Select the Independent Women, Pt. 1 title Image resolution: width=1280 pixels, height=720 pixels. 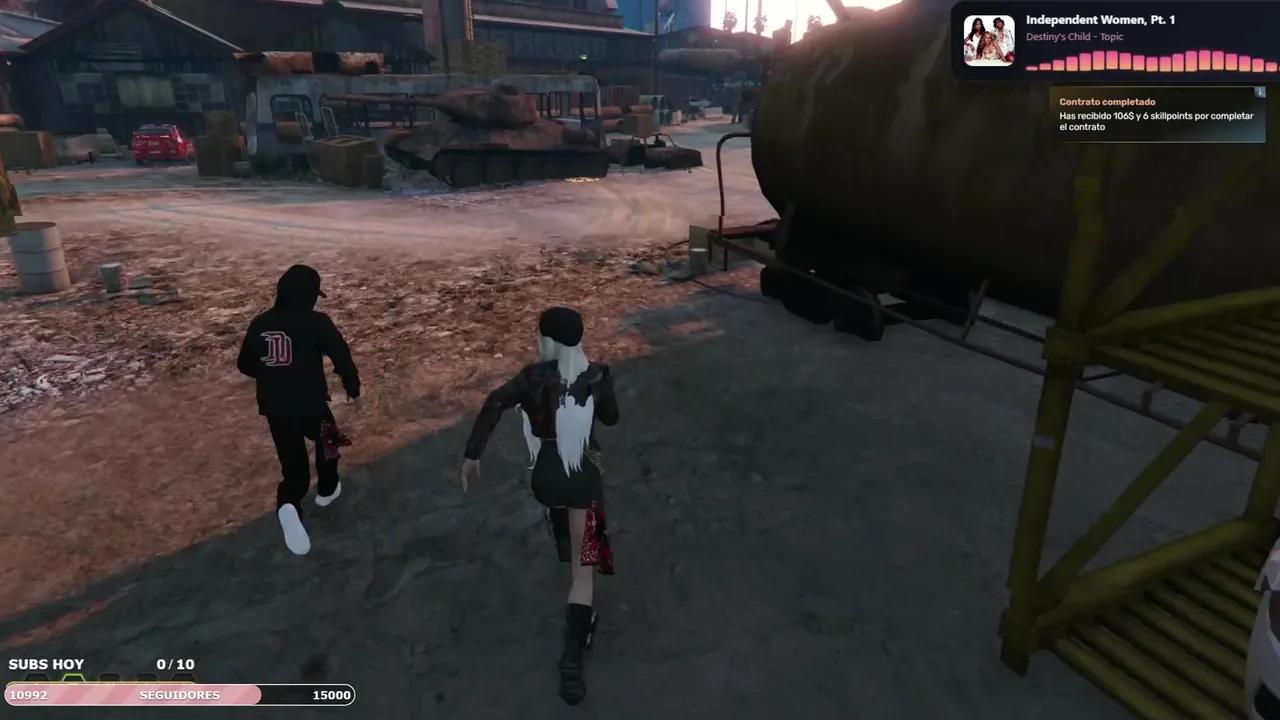pos(1098,19)
